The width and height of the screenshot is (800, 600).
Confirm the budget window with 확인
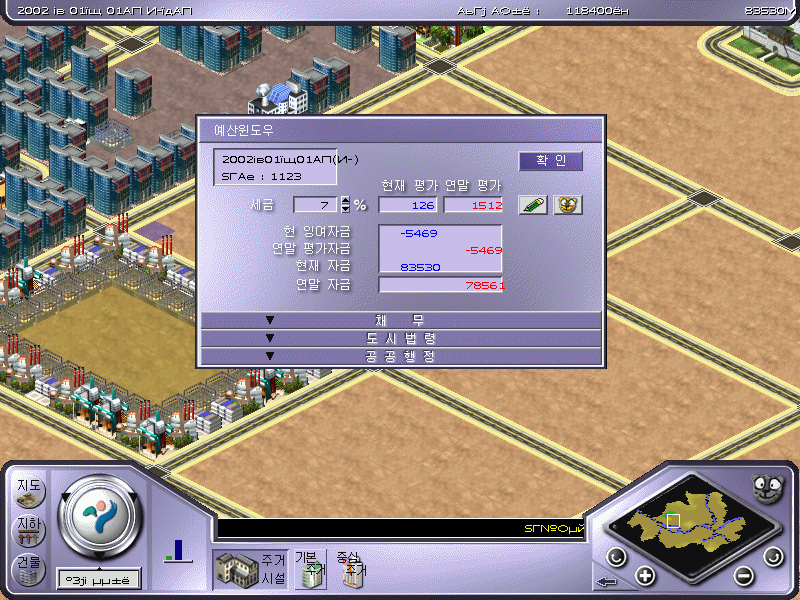click(x=550, y=161)
